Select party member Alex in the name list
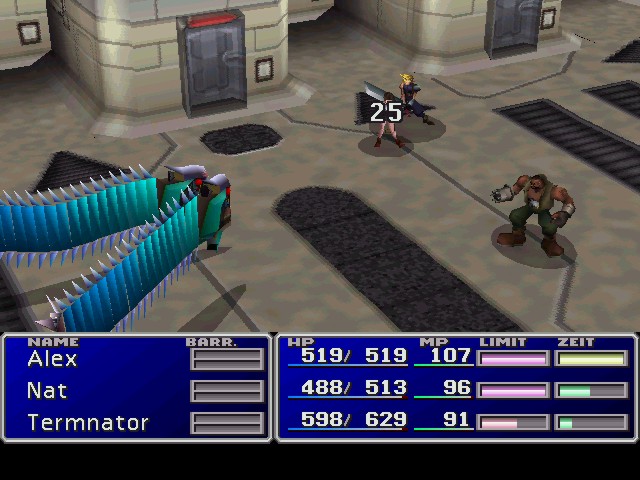 (x=52, y=359)
